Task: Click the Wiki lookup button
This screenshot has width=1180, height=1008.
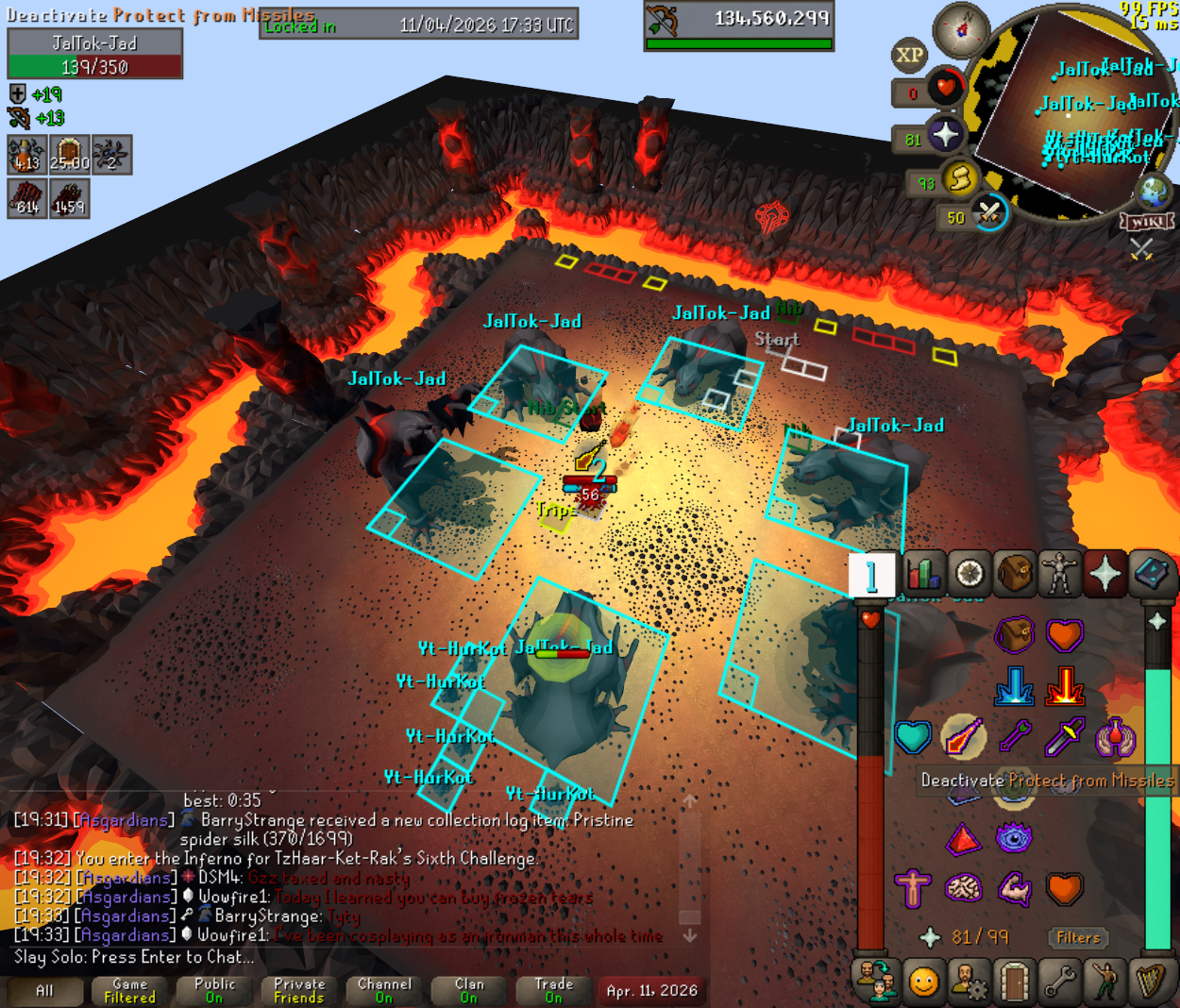Action: 1146,222
